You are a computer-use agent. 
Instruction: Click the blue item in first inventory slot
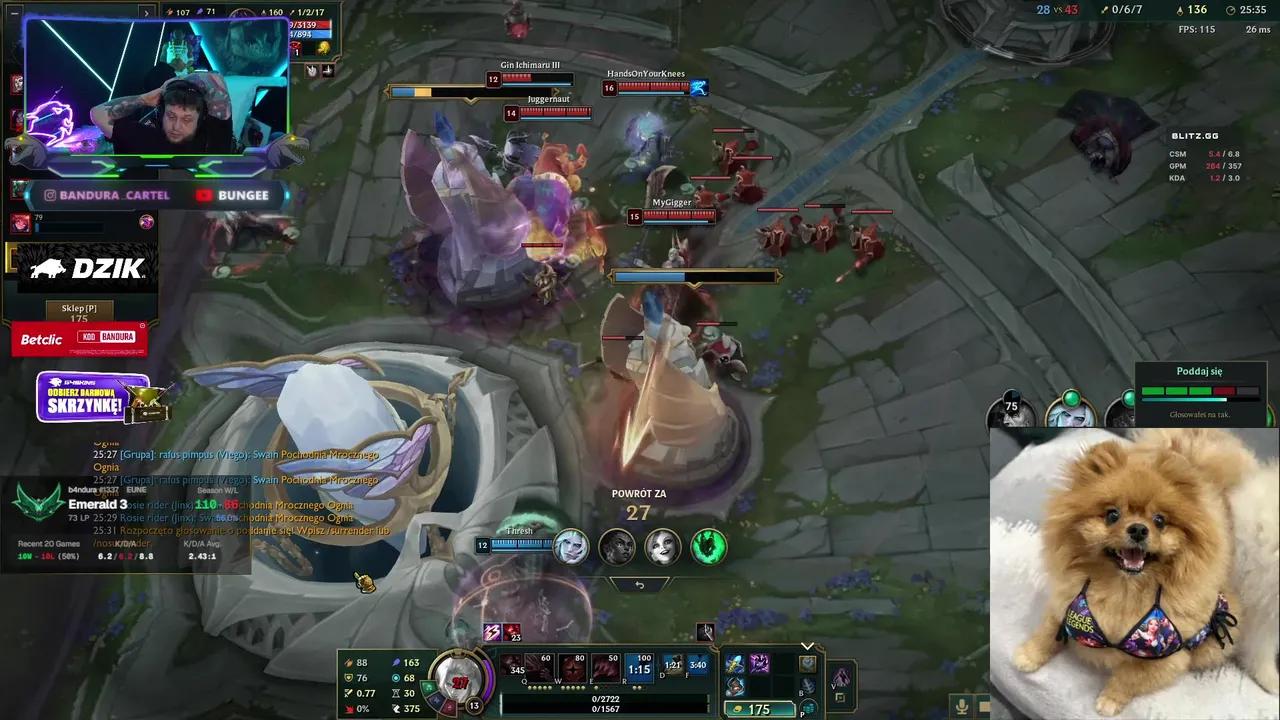click(735, 665)
